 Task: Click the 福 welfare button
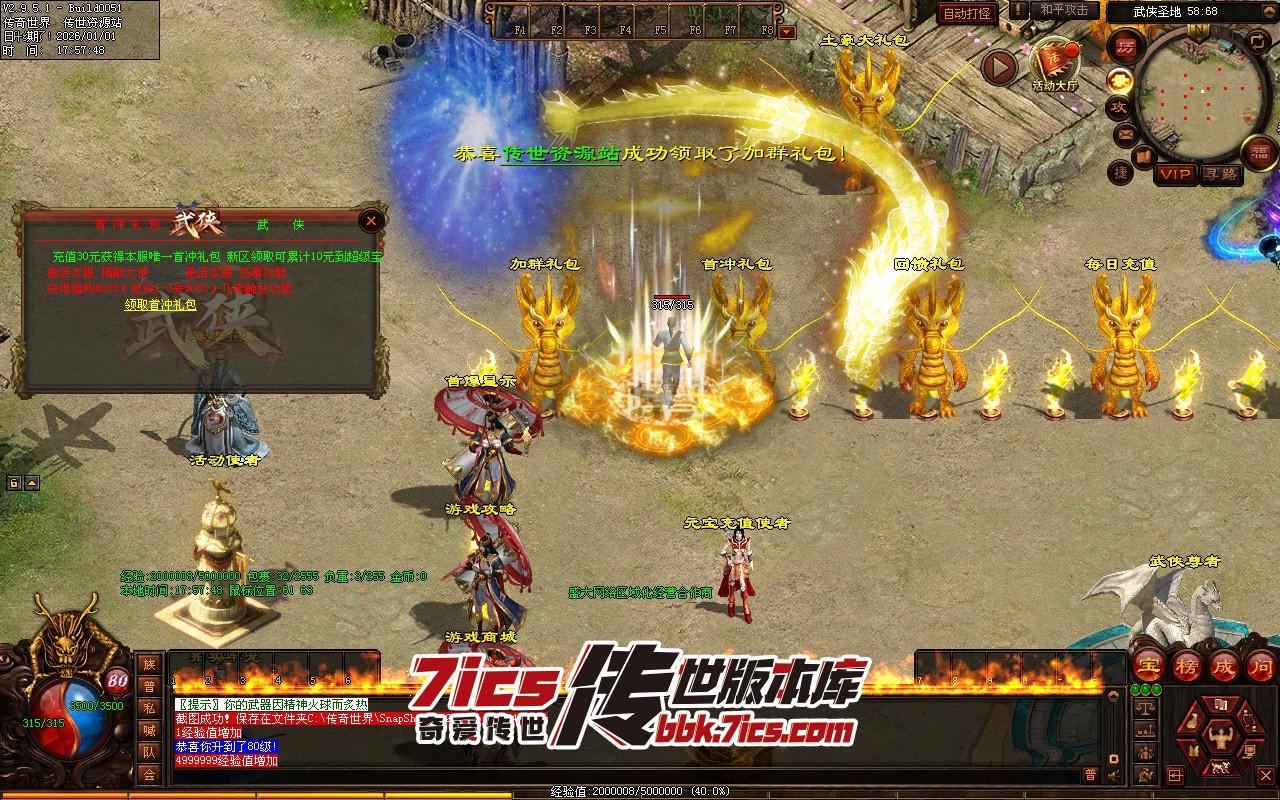tap(1259, 152)
